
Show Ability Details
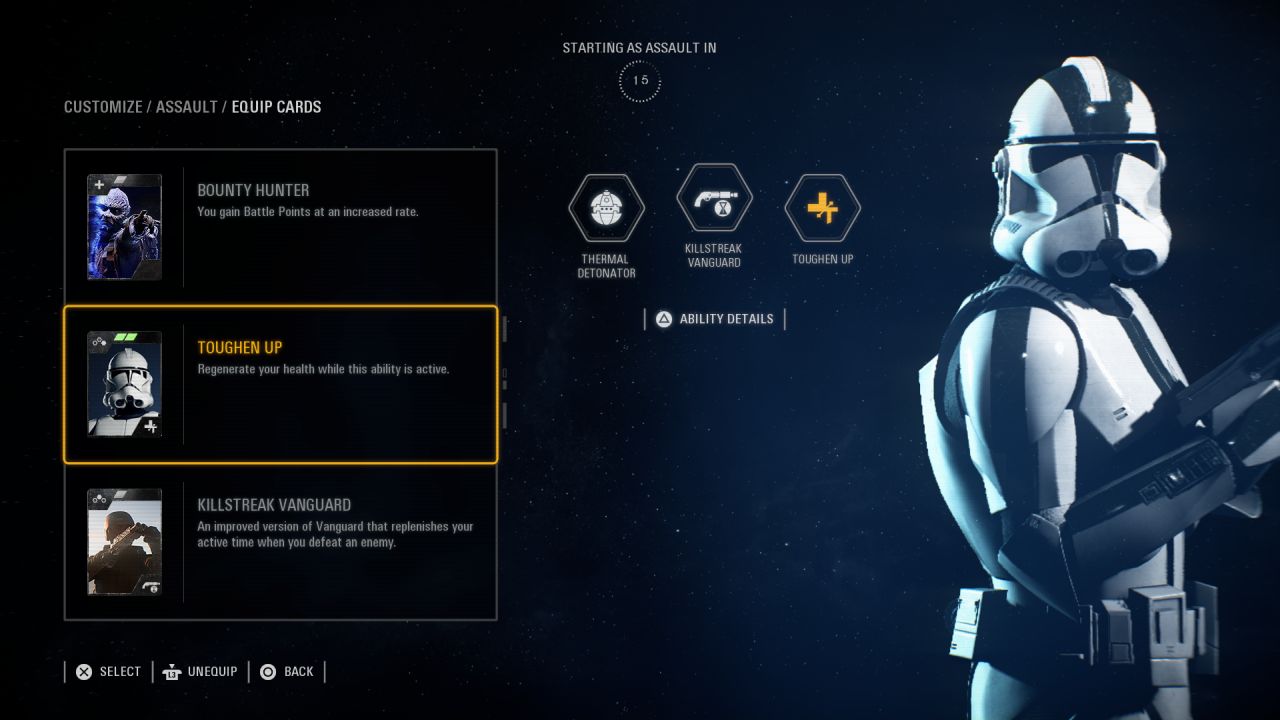715,319
